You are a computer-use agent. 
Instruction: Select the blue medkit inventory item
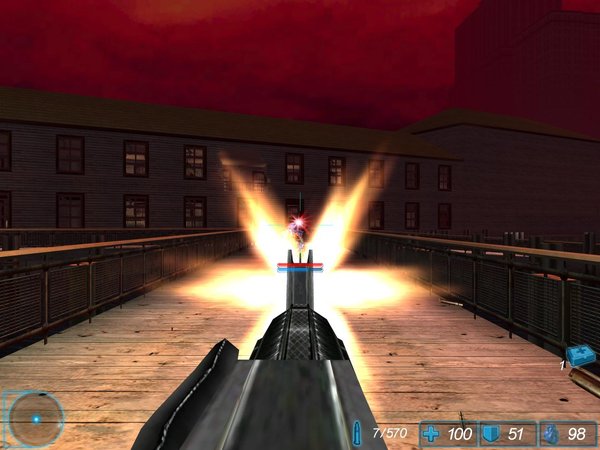point(580,355)
